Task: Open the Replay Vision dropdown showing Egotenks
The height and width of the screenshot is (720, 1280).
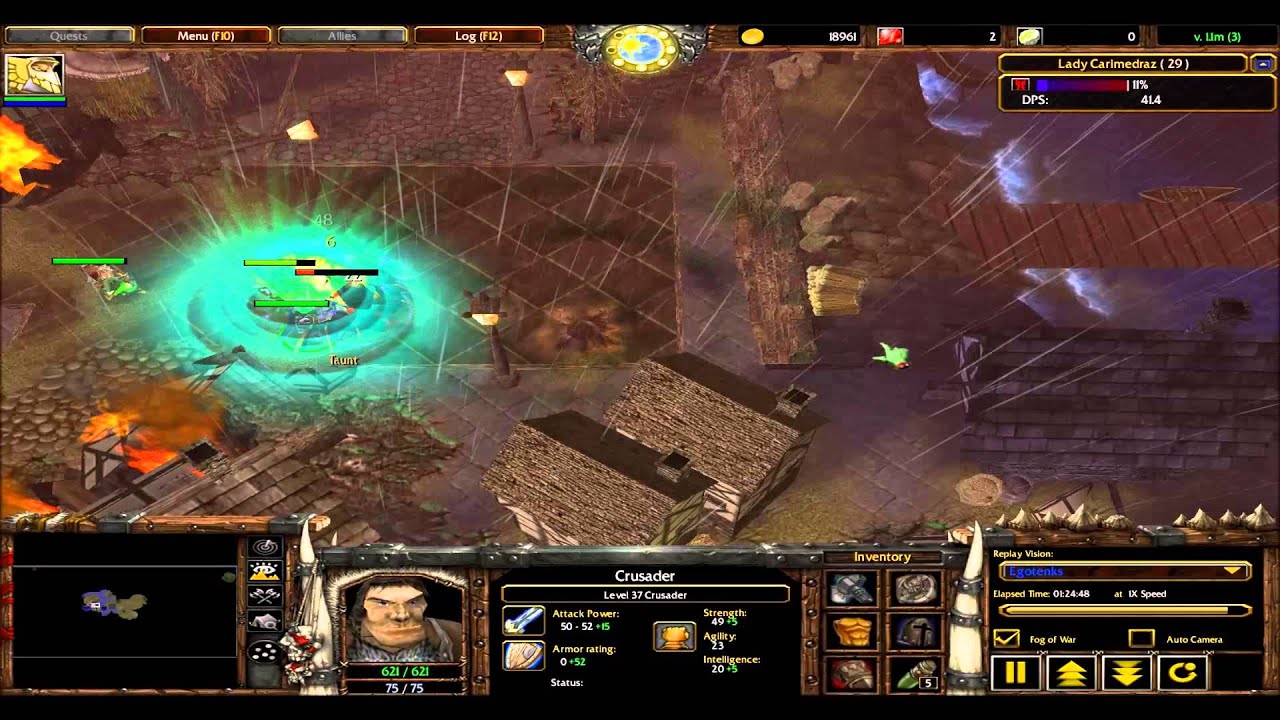Action: [1125, 571]
